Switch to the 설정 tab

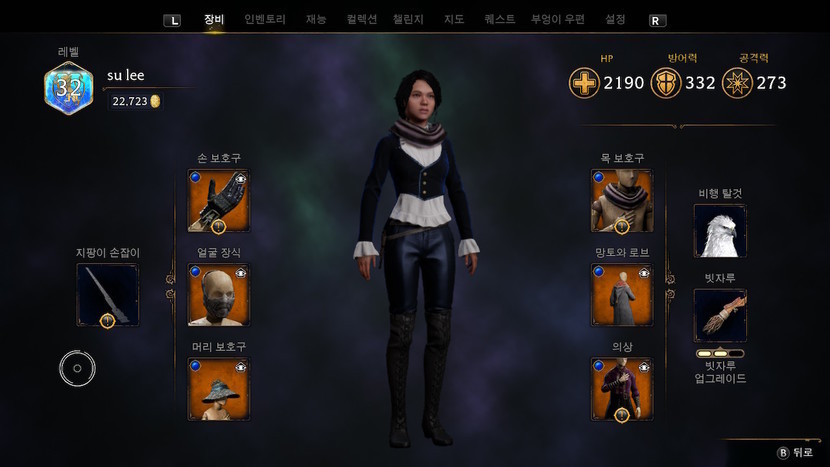click(x=615, y=19)
